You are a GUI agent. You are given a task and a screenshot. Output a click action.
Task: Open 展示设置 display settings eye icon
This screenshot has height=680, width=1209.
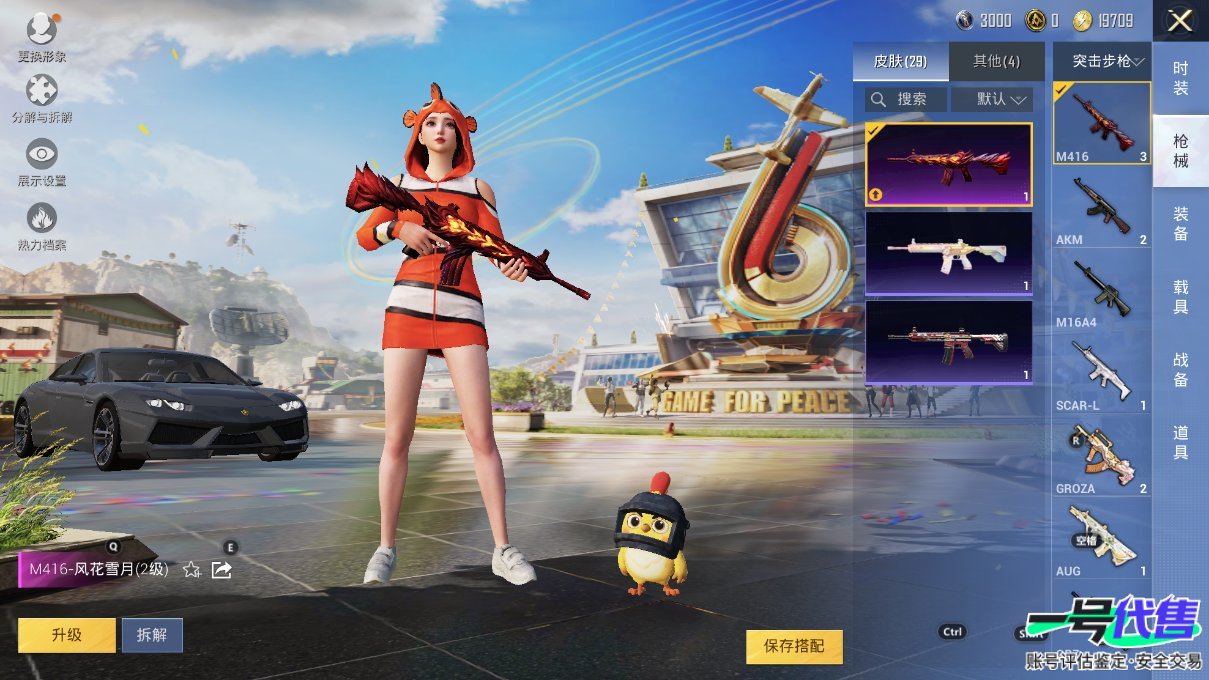(x=42, y=161)
